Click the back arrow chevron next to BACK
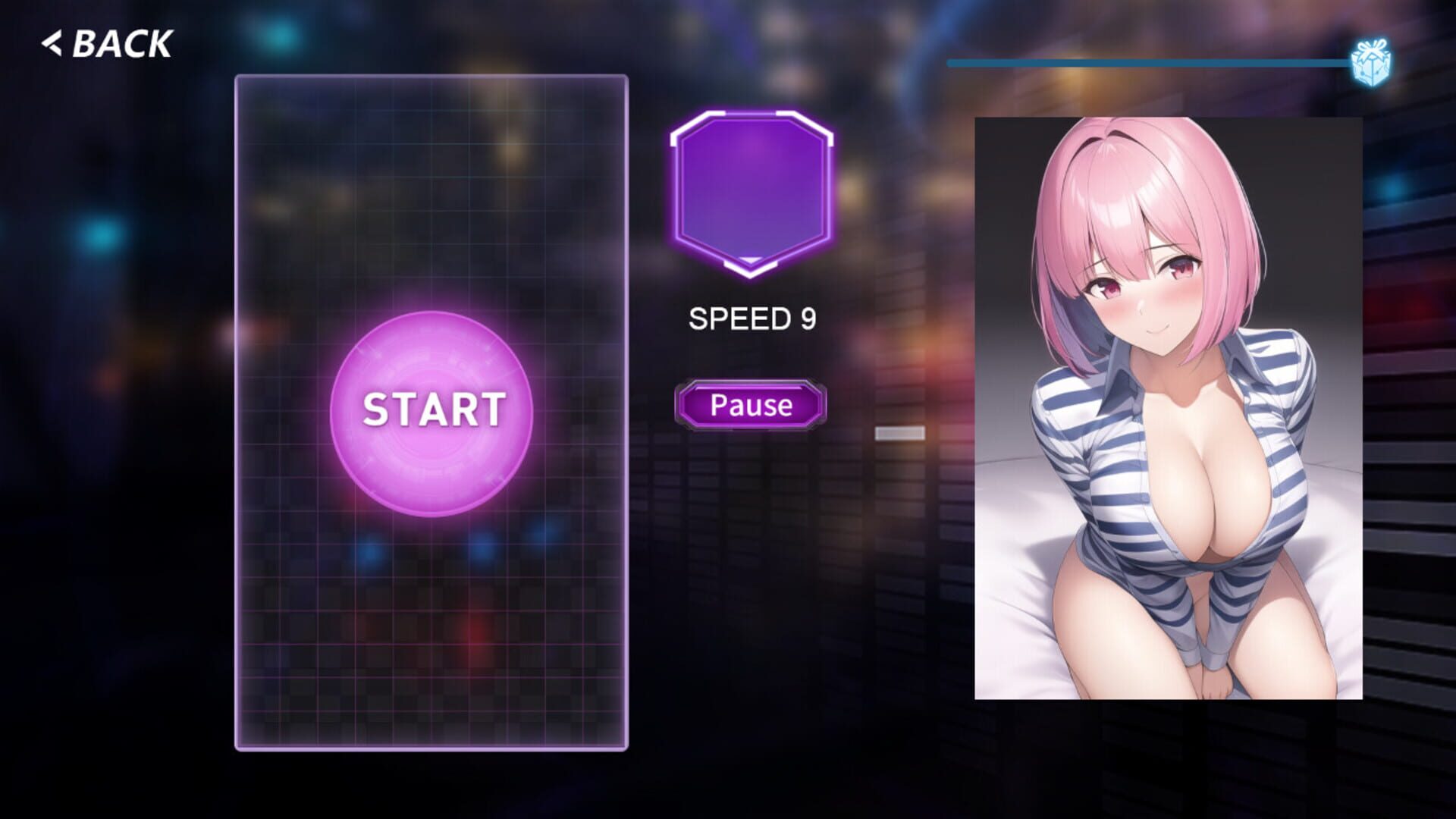 [x=51, y=44]
